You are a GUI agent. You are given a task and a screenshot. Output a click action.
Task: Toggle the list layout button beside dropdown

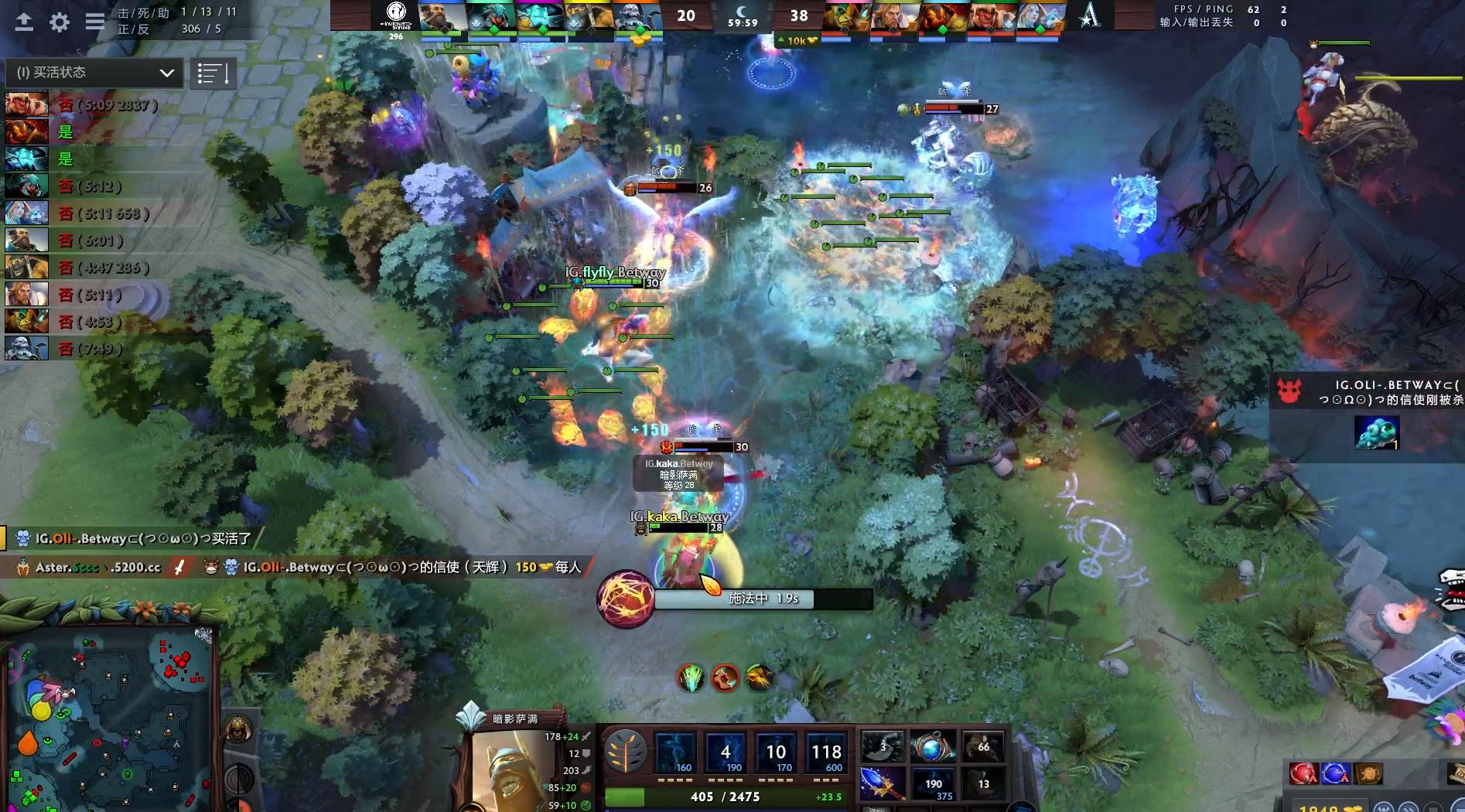(x=213, y=74)
